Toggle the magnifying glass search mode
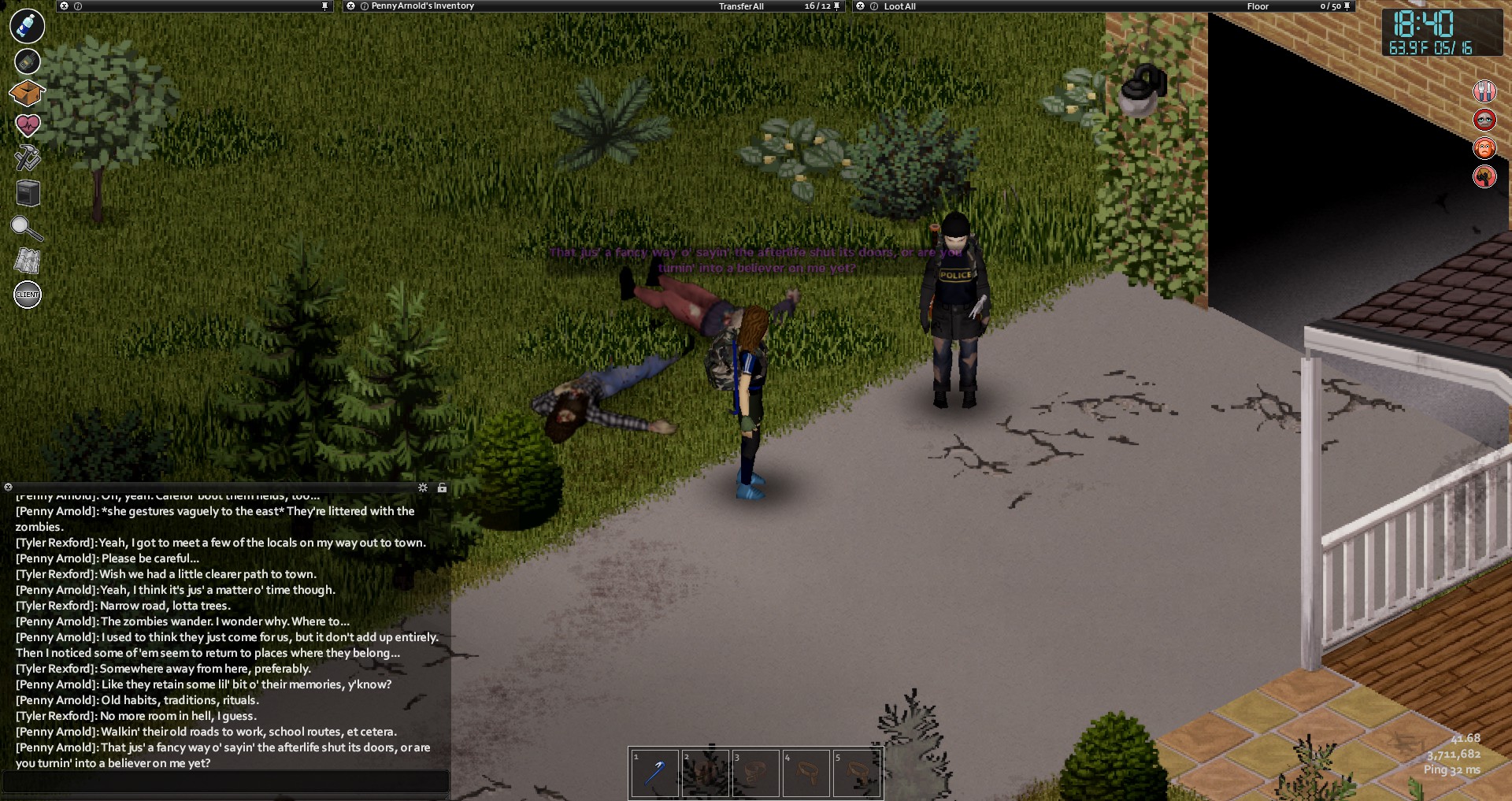 [x=26, y=228]
